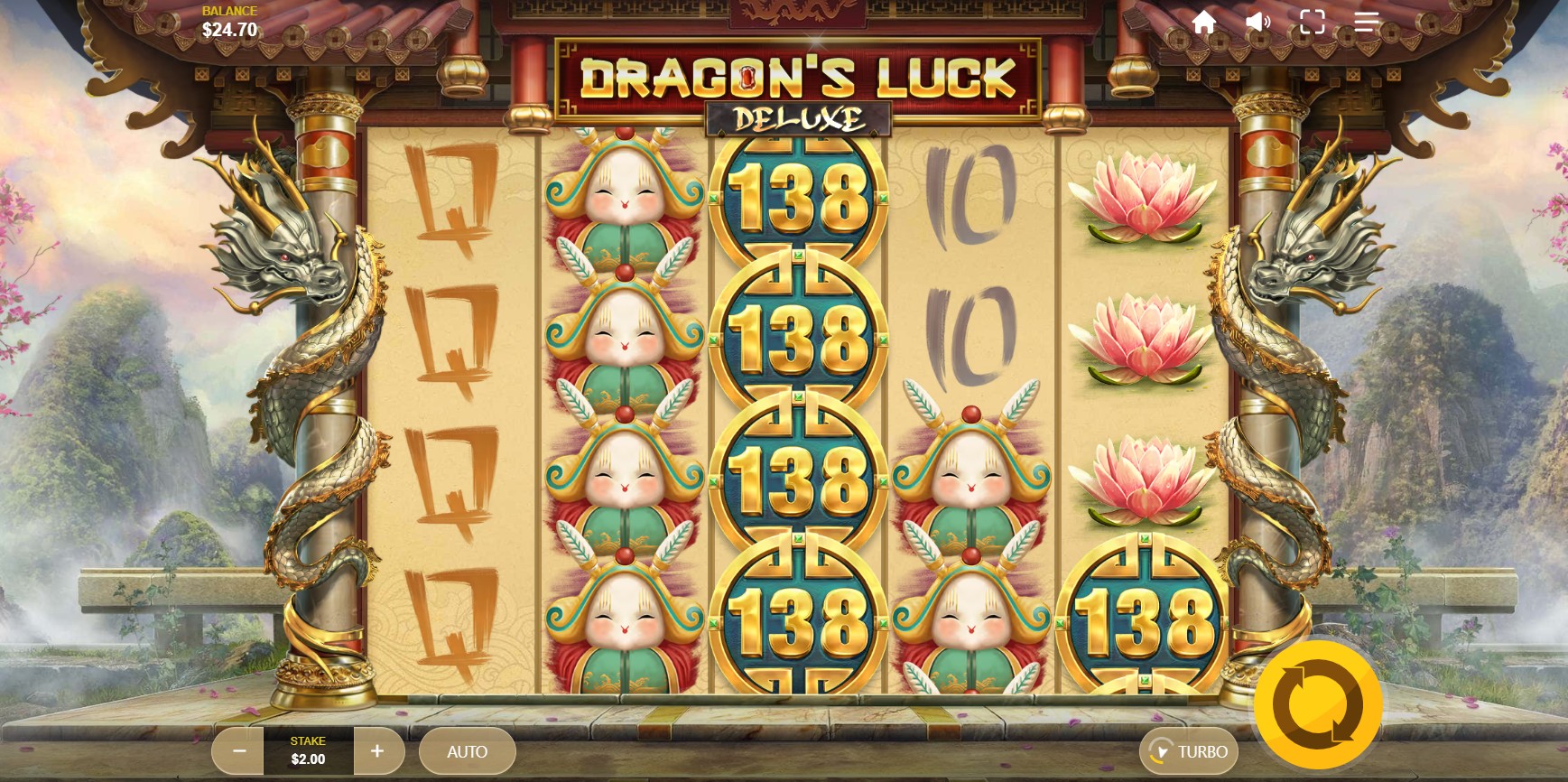Return to the home lobby

(x=1204, y=22)
